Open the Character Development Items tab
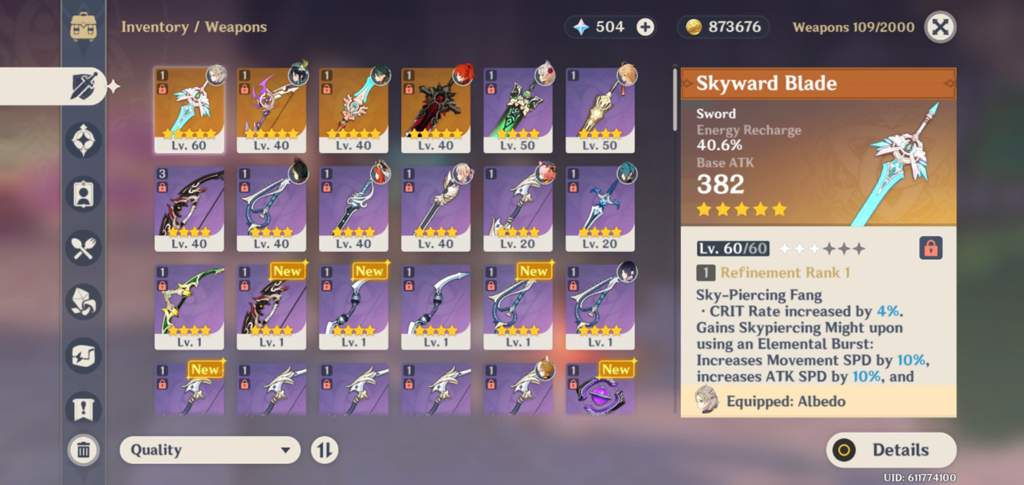The height and width of the screenshot is (485, 1024). pos(83,193)
